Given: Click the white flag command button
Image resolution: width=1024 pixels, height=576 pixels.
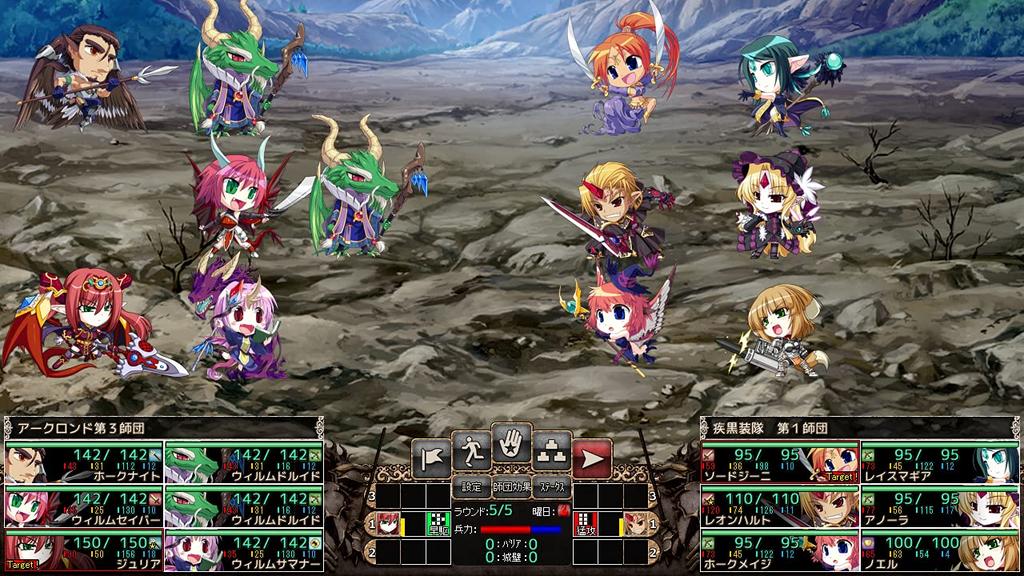Looking at the screenshot, I should [x=430, y=457].
